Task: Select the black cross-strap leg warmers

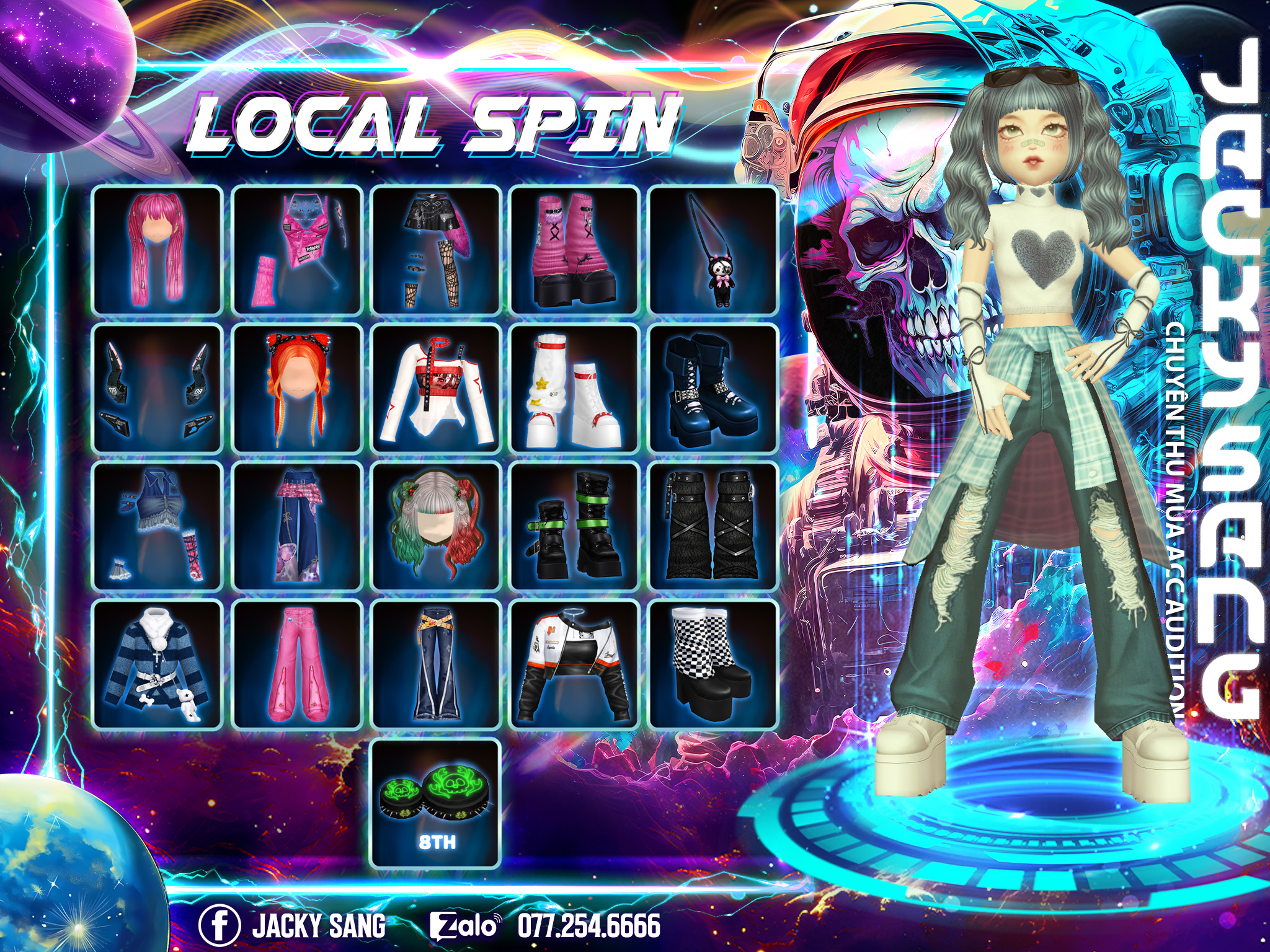Action: click(x=713, y=527)
